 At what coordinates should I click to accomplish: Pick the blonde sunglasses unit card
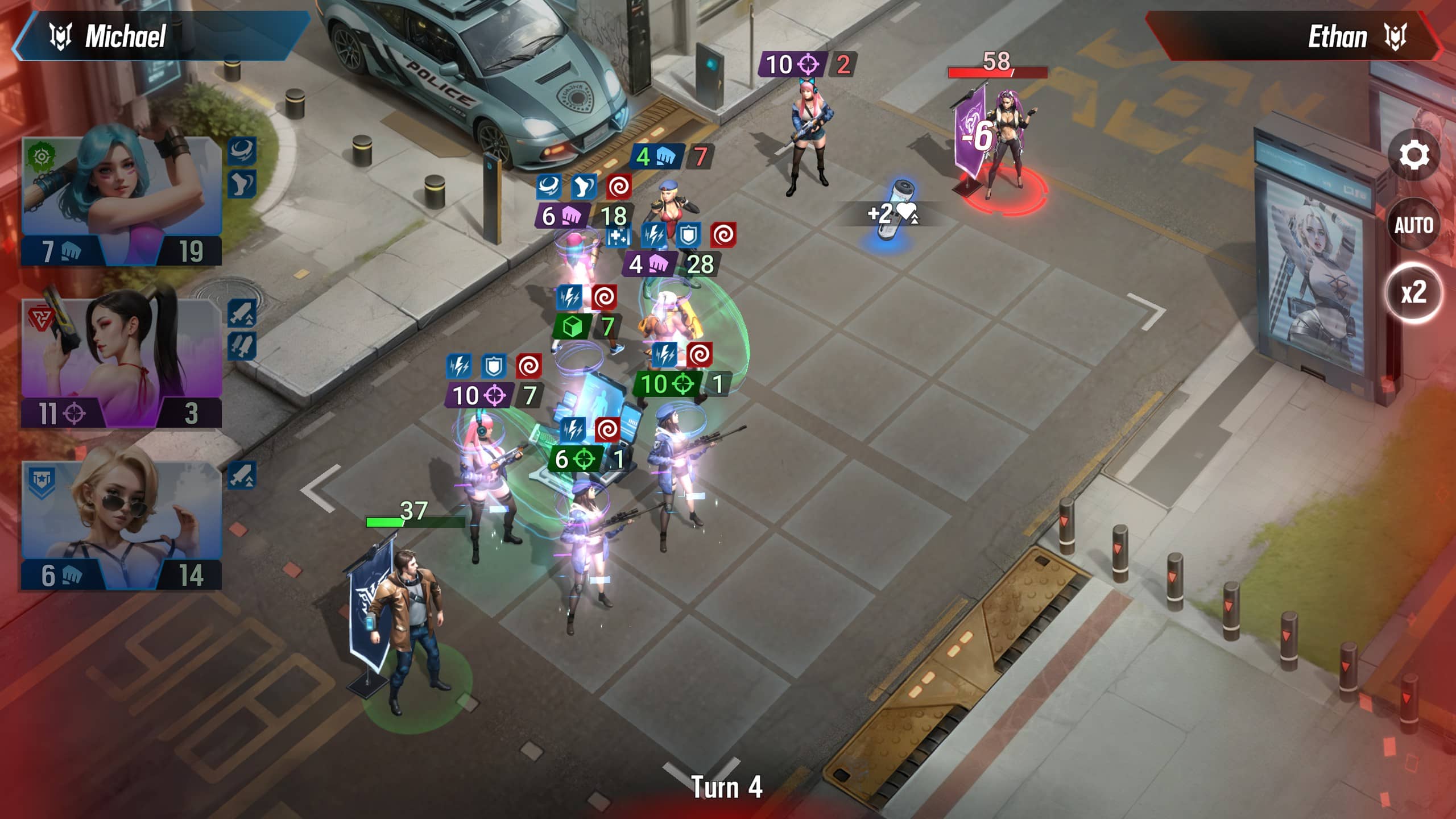coord(121,525)
